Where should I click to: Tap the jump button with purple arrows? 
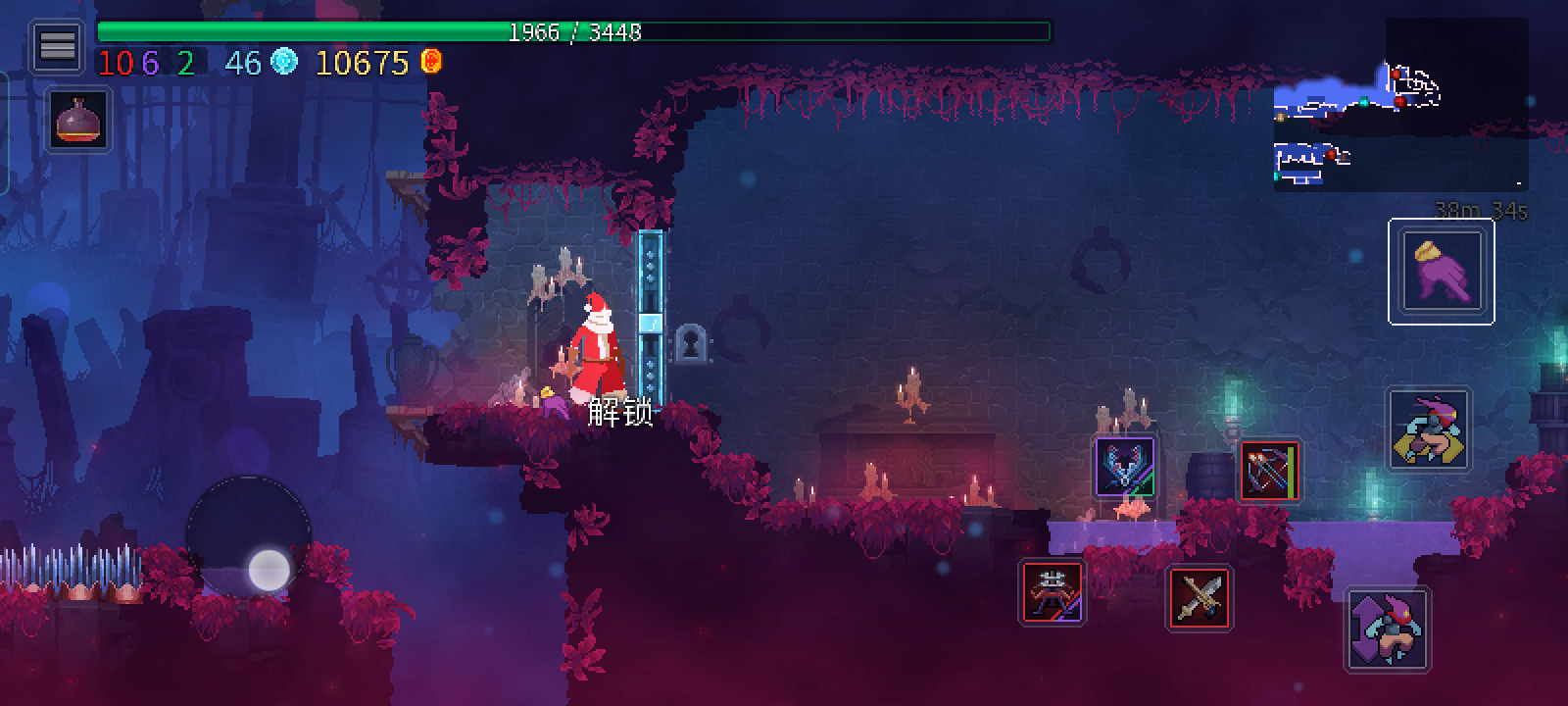point(1387,630)
